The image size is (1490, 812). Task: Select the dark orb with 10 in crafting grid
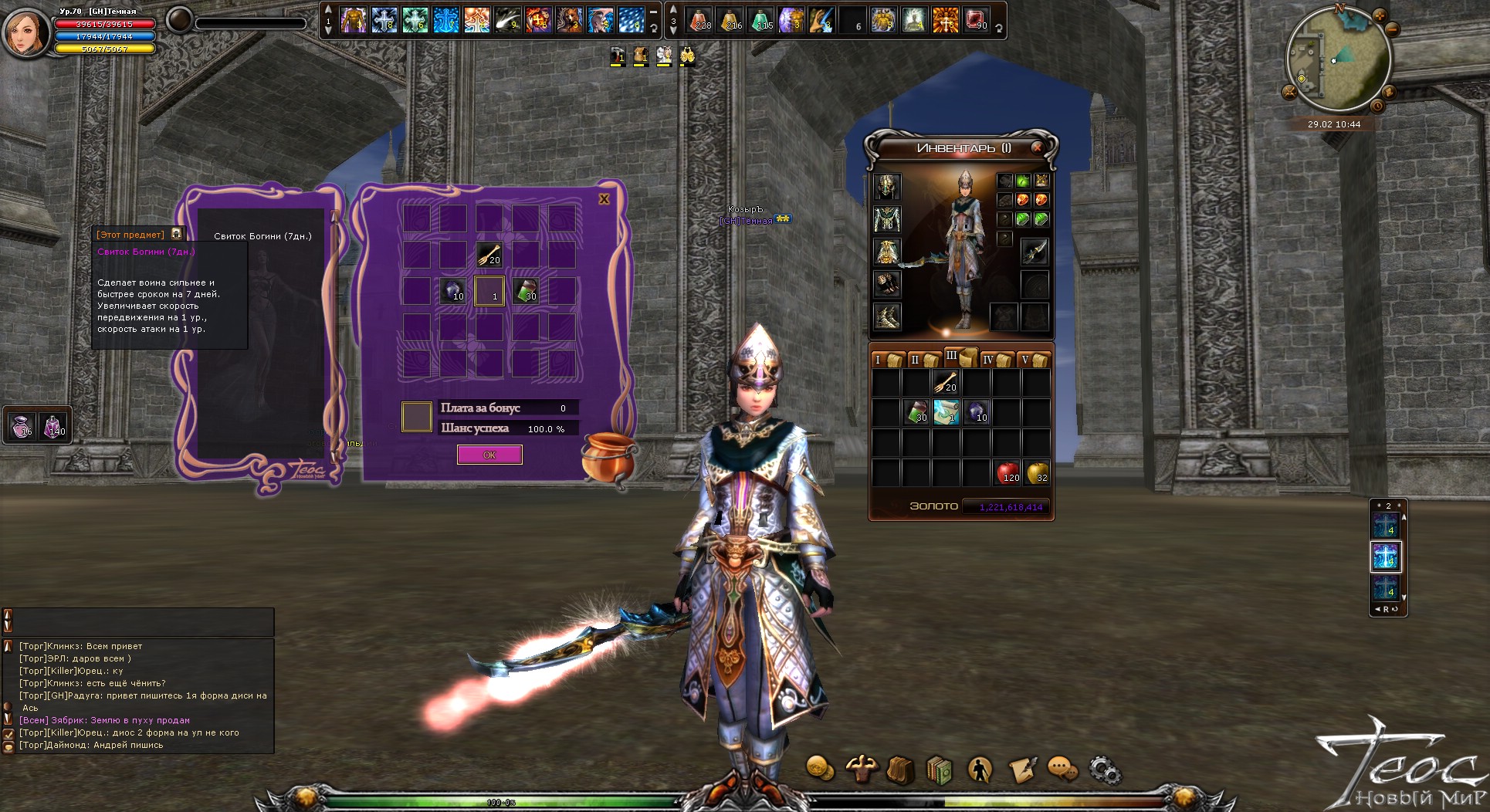(x=452, y=291)
